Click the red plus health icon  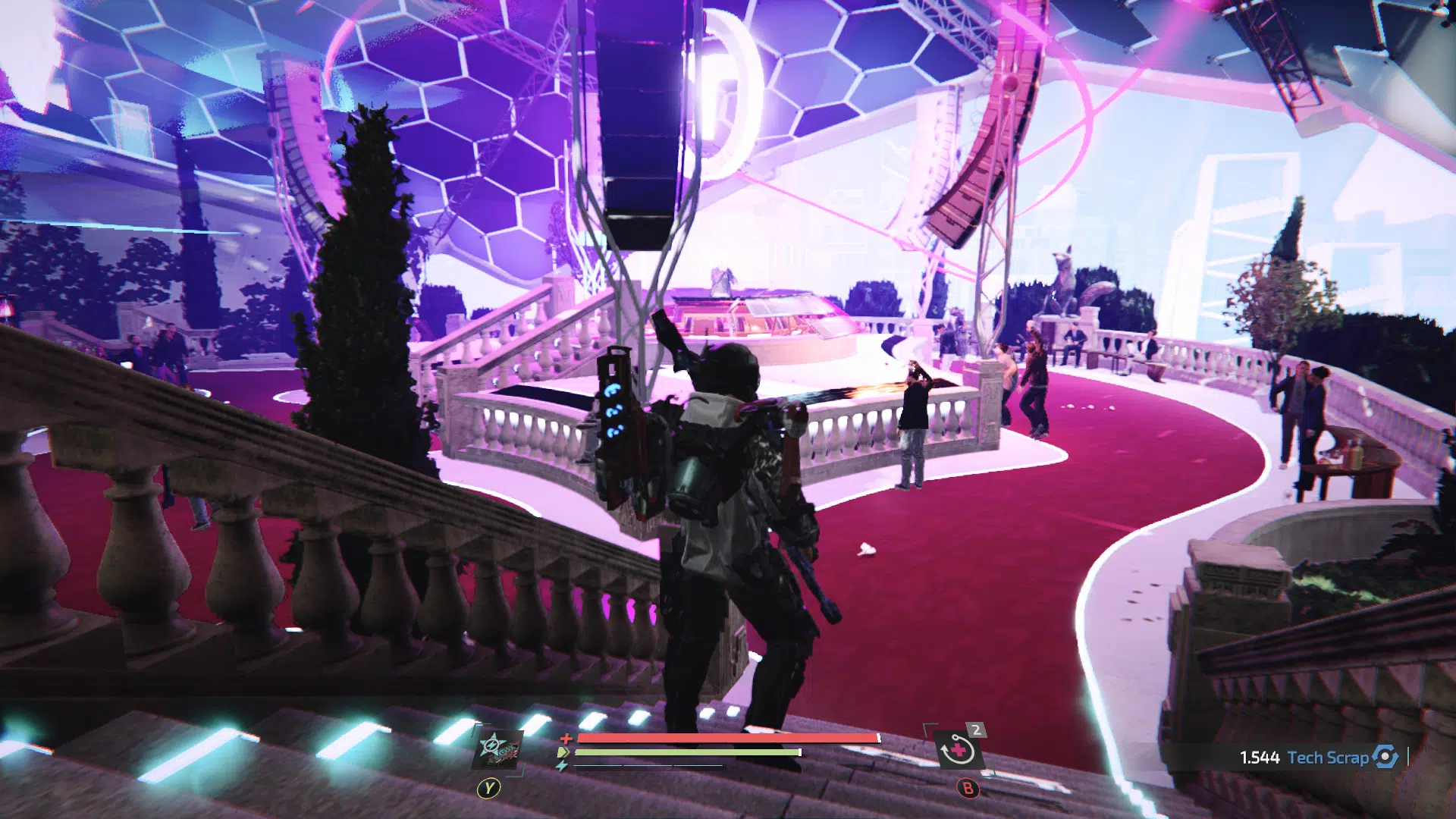click(566, 738)
